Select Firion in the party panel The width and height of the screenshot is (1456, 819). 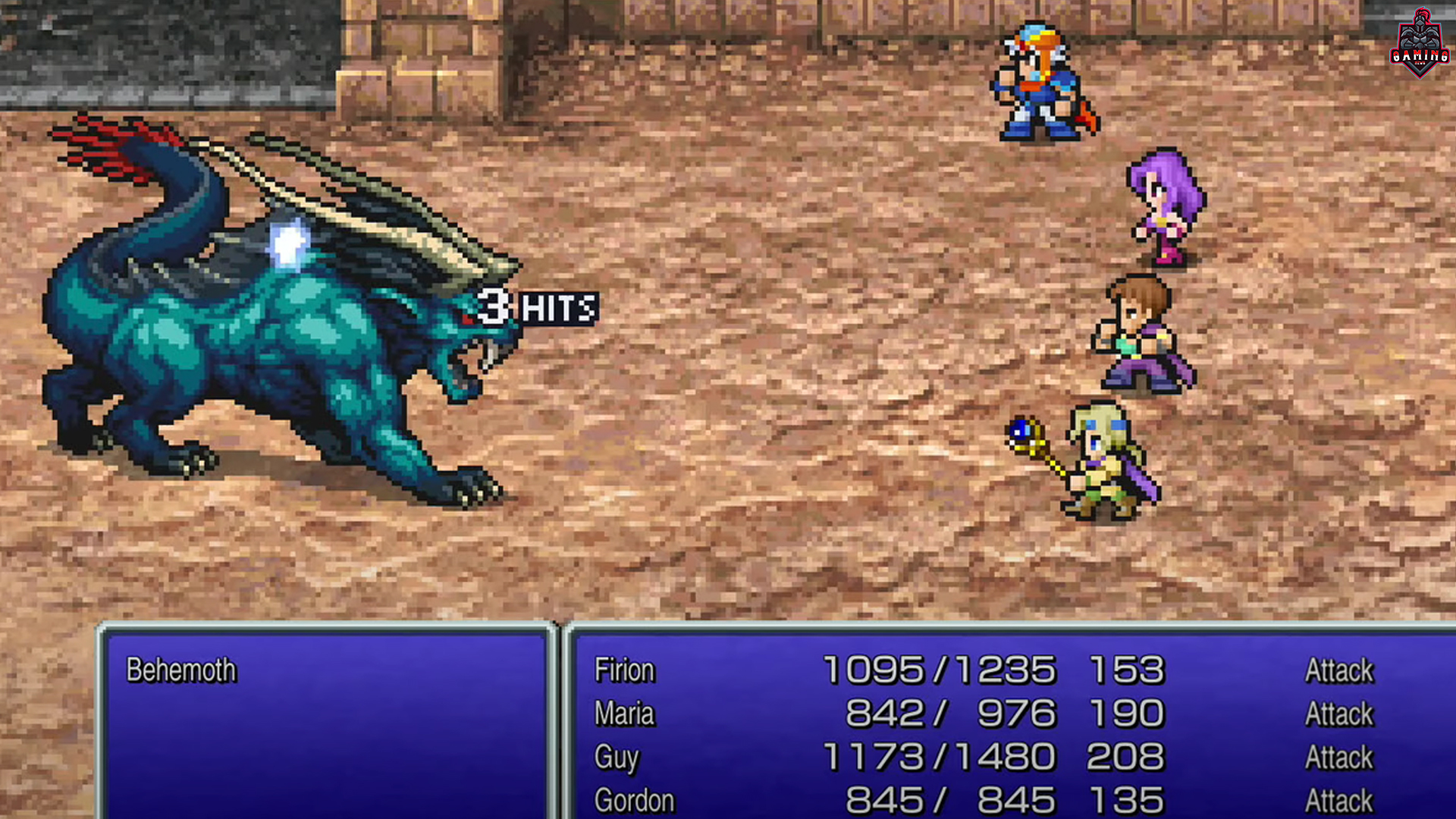(624, 670)
